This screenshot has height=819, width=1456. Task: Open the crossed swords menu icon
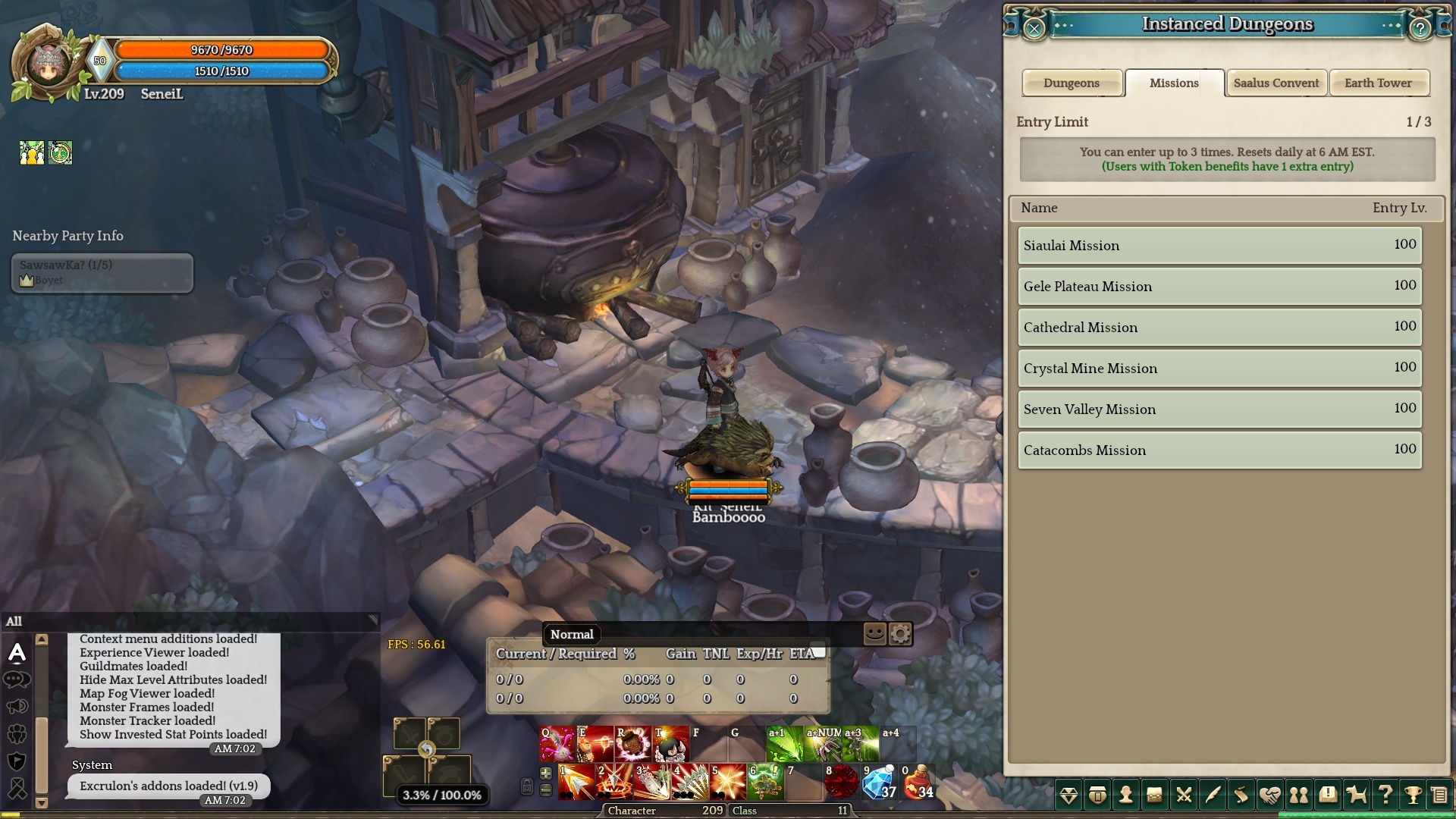tap(1183, 795)
